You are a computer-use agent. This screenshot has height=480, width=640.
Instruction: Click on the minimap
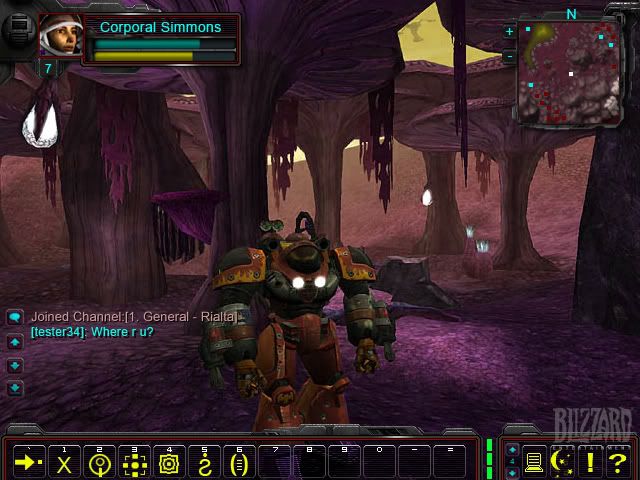(568, 72)
